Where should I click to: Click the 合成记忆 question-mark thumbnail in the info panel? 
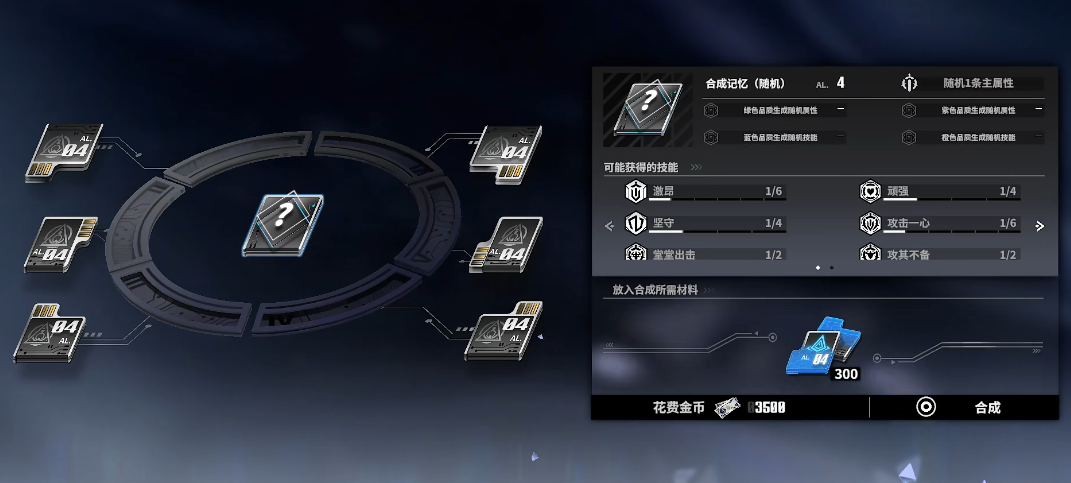[x=647, y=108]
